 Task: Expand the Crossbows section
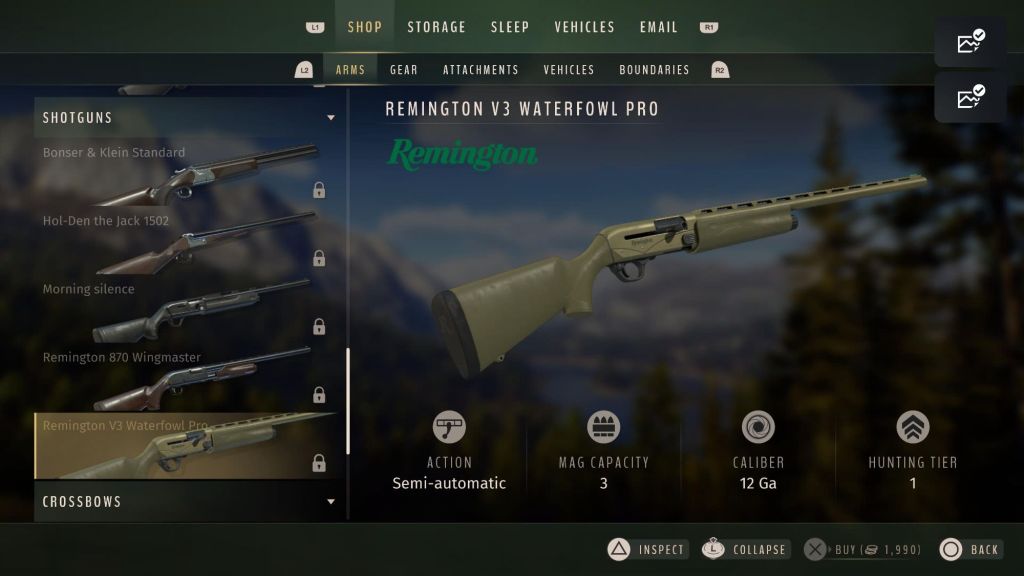click(187, 501)
